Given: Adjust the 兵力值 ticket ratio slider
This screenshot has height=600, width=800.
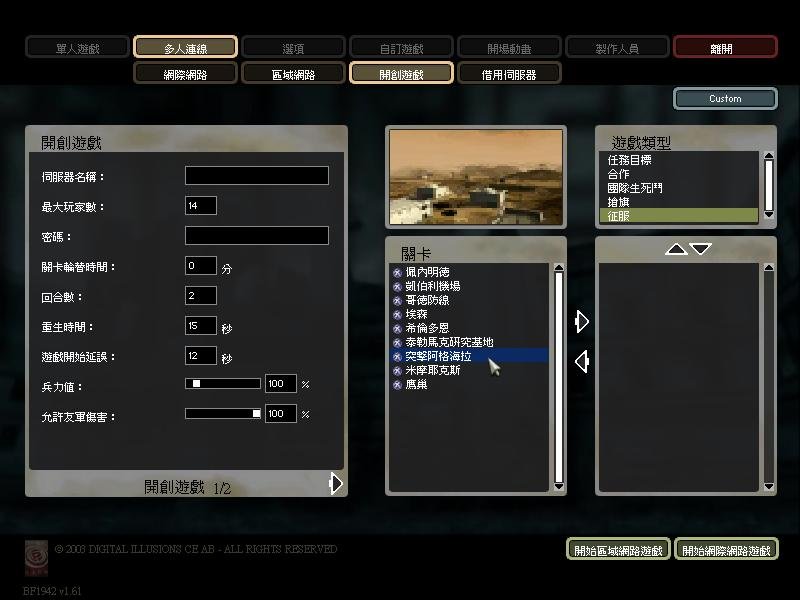Looking at the screenshot, I should pos(222,384).
